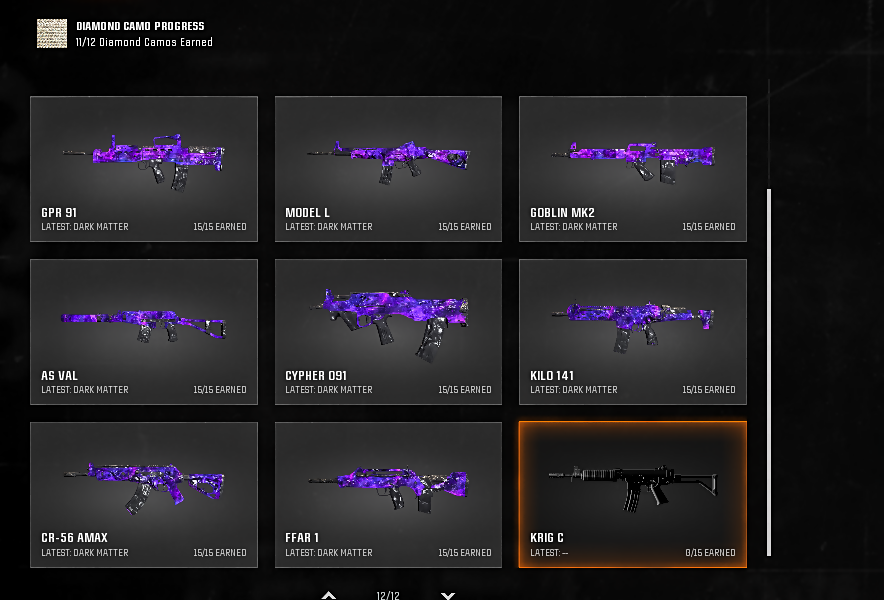
Task: Select the FFAR 1 weapon card
Action: pos(388,494)
